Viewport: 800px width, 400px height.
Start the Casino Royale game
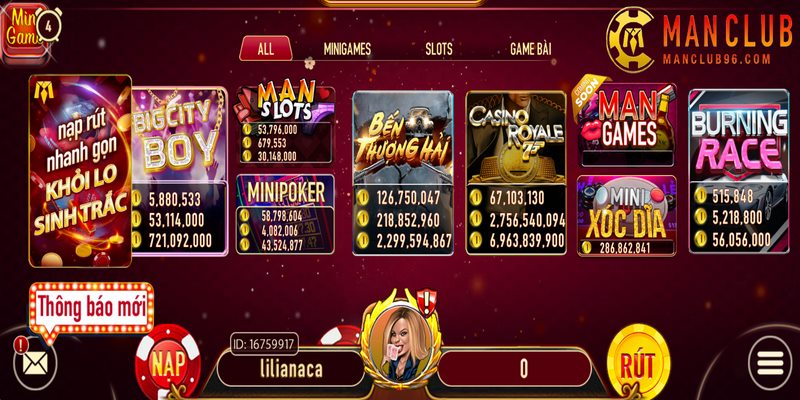(516, 140)
